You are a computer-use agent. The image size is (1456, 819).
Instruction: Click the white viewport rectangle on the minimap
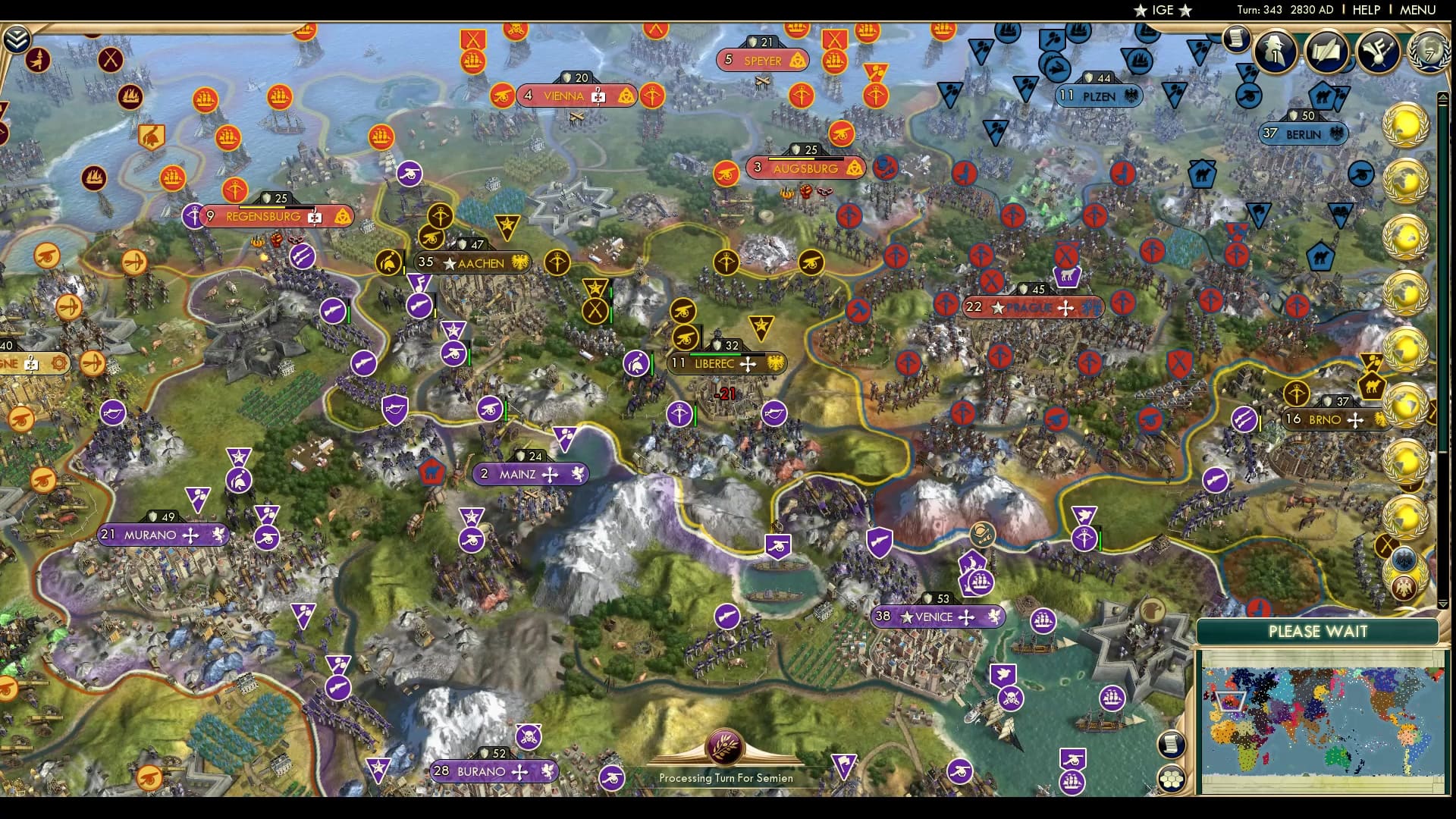(x=1231, y=701)
